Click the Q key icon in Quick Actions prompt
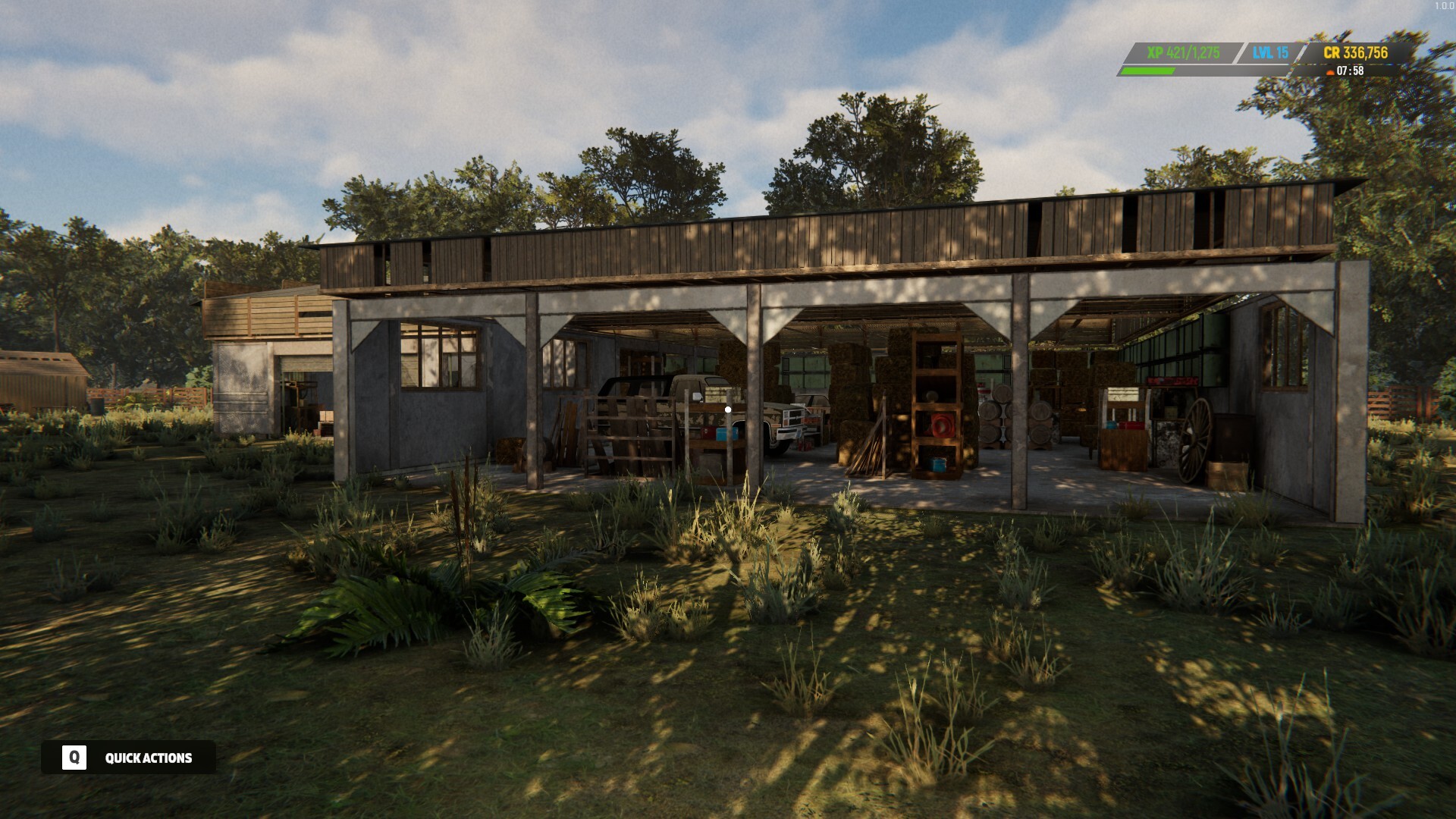 point(74,758)
